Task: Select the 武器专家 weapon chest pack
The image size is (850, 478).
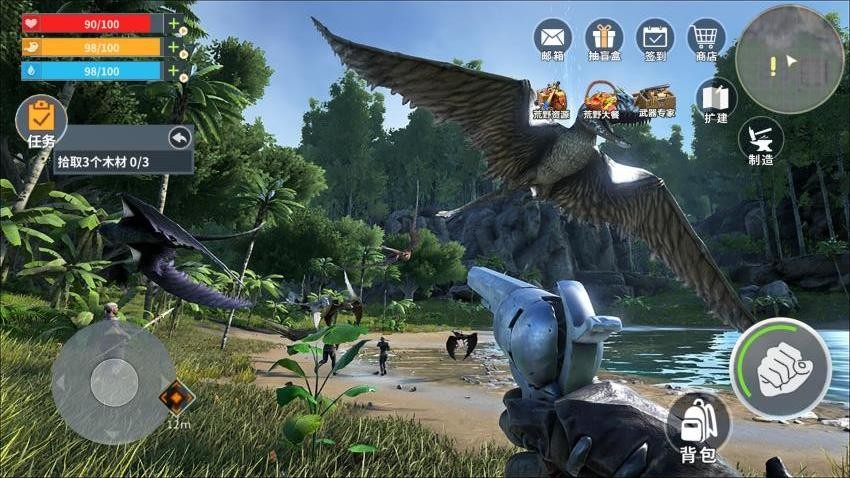Action: point(655,100)
